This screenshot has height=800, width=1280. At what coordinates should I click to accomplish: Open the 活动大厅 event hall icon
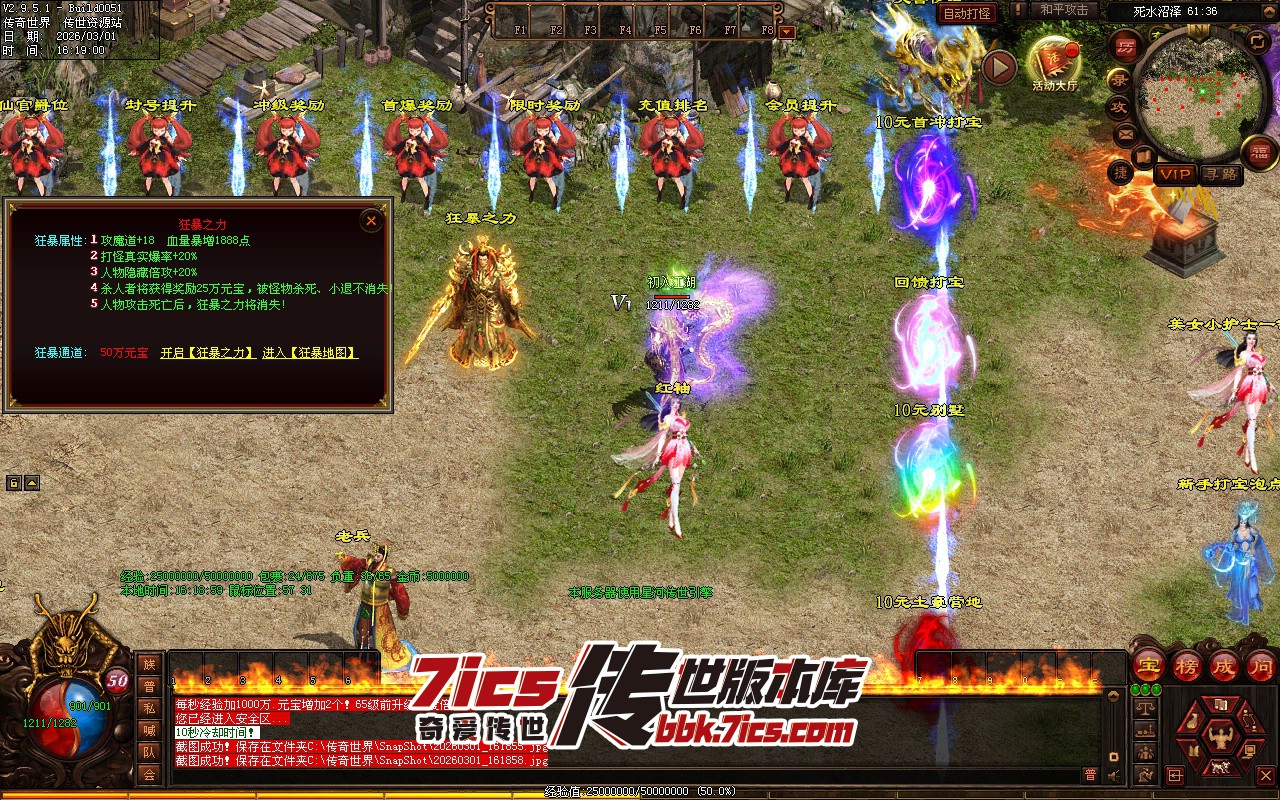[x=1054, y=63]
